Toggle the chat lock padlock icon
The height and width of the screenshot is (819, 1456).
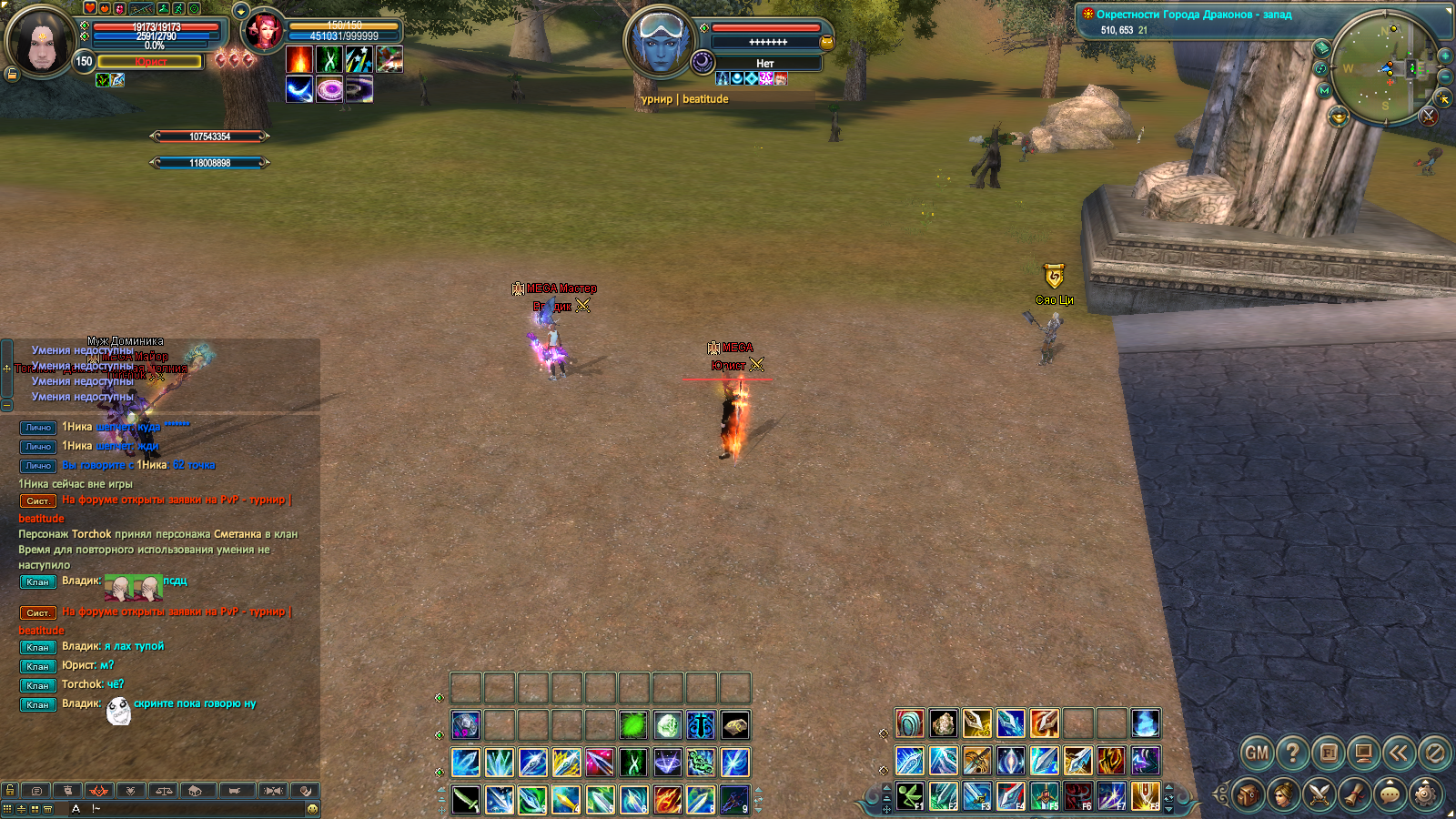coord(10,790)
